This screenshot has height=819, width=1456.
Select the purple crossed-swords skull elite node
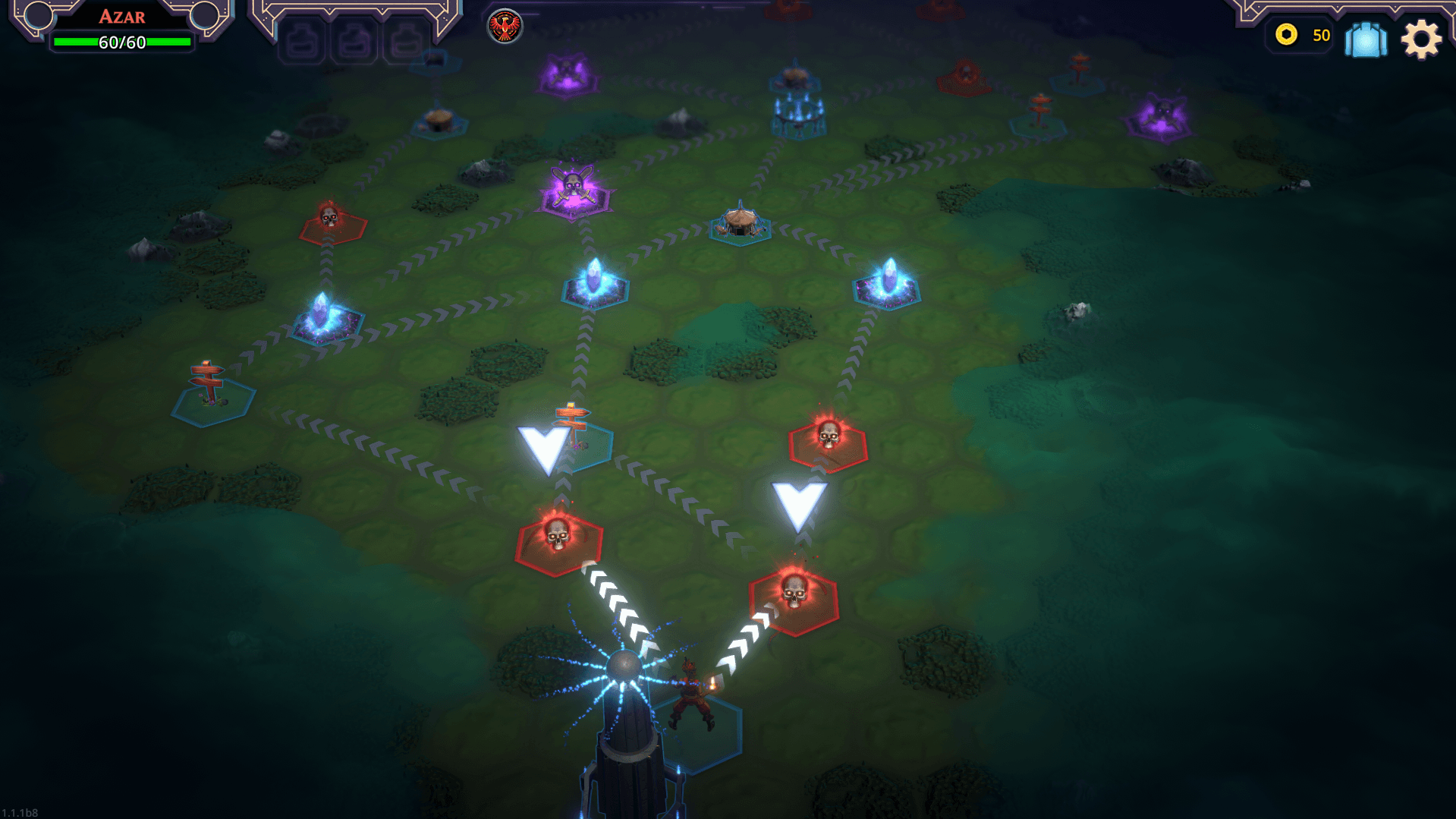click(574, 191)
